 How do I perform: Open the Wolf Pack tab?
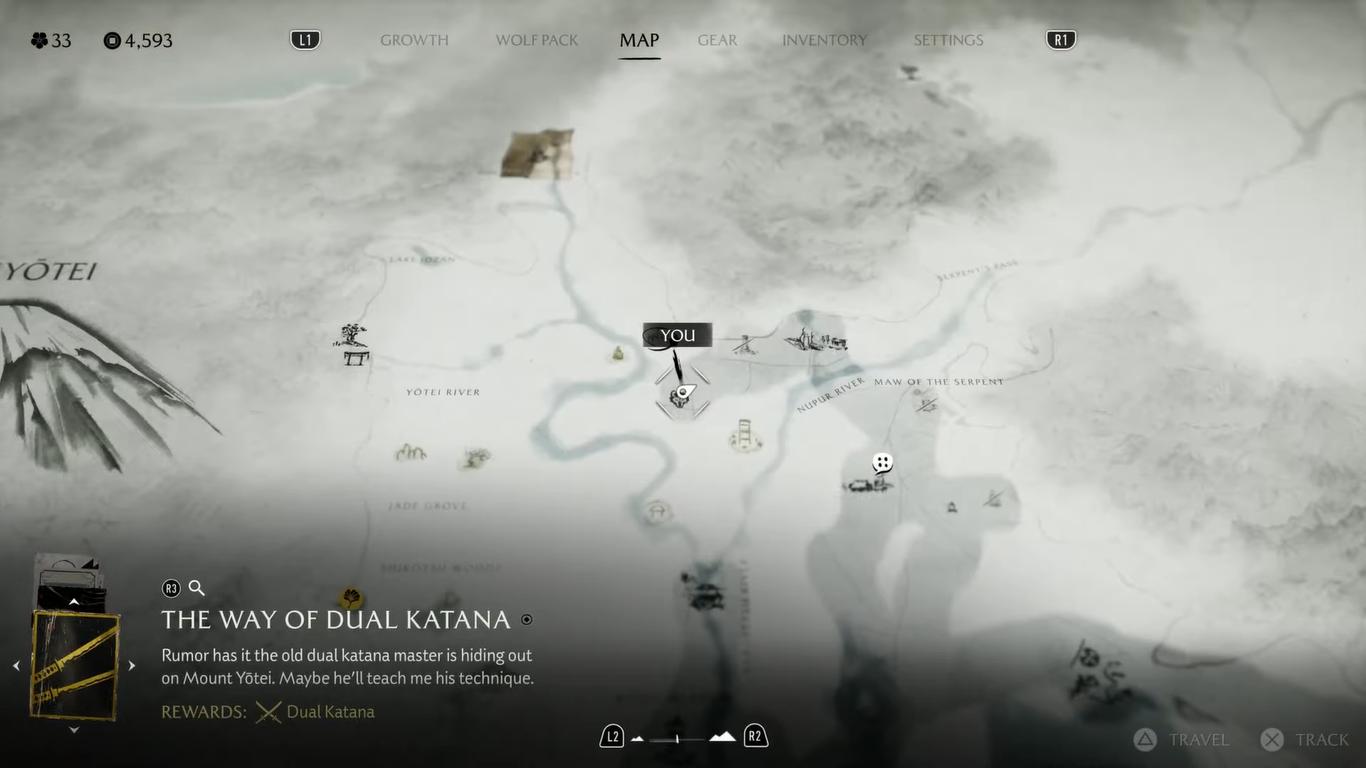click(x=537, y=40)
